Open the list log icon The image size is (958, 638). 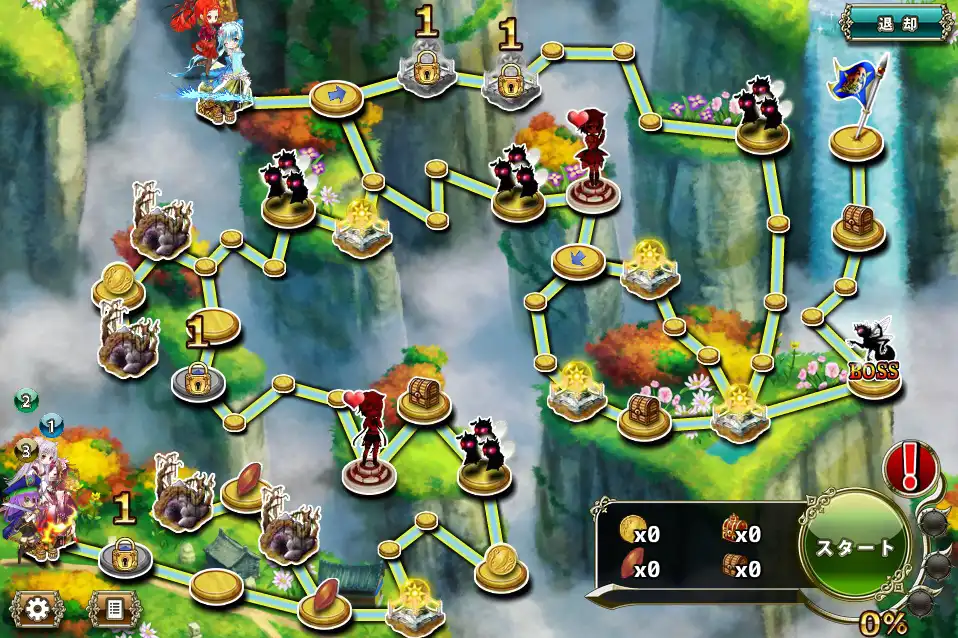click(x=112, y=608)
